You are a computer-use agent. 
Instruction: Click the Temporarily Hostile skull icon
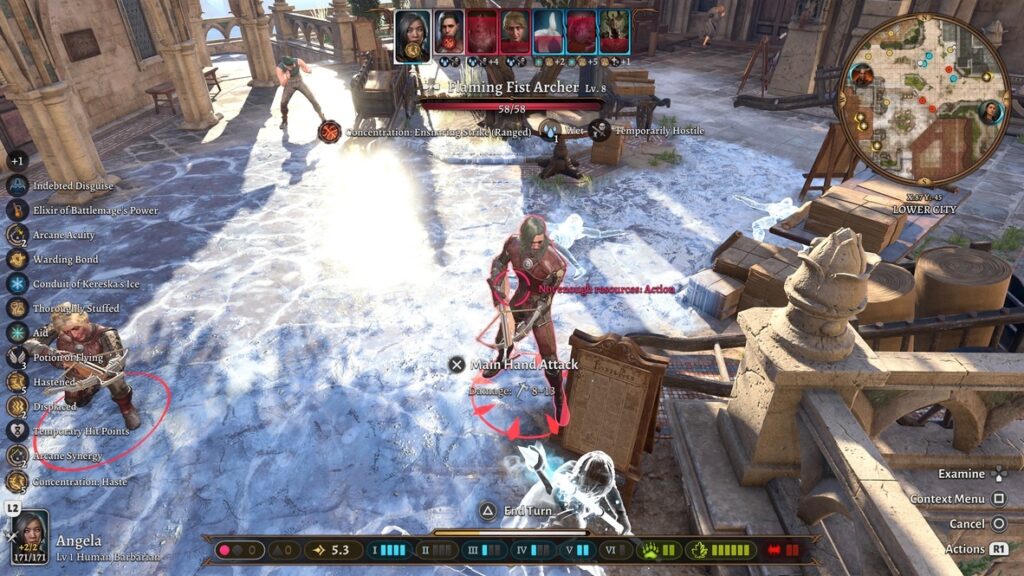(x=600, y=131)
